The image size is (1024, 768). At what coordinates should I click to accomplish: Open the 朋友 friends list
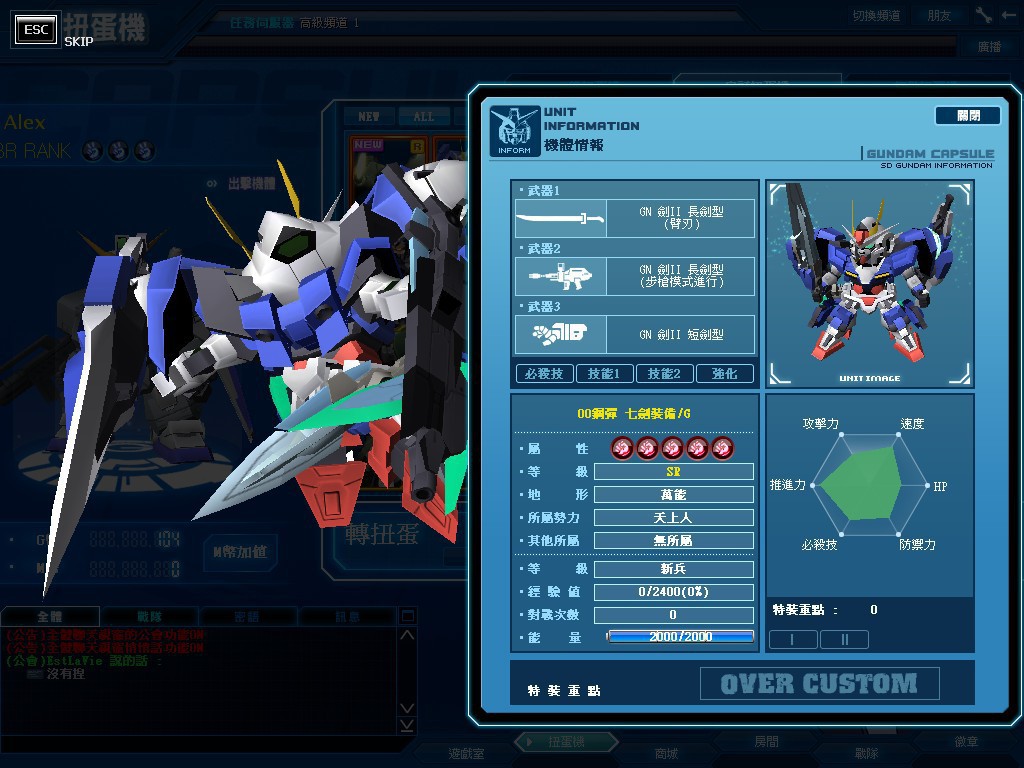click(x=939, y=15)
